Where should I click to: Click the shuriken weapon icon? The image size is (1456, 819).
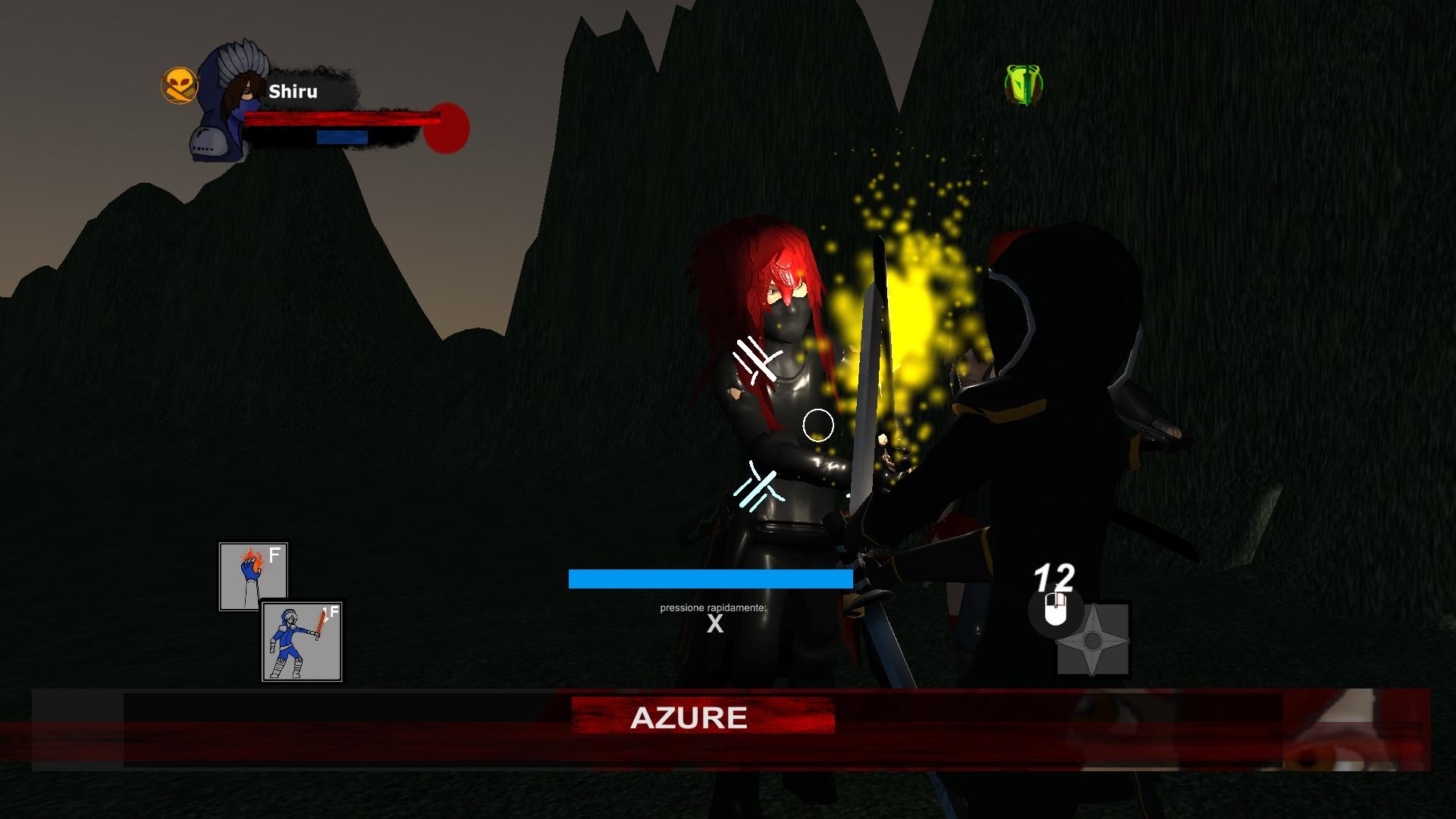tap(1092, 641)
